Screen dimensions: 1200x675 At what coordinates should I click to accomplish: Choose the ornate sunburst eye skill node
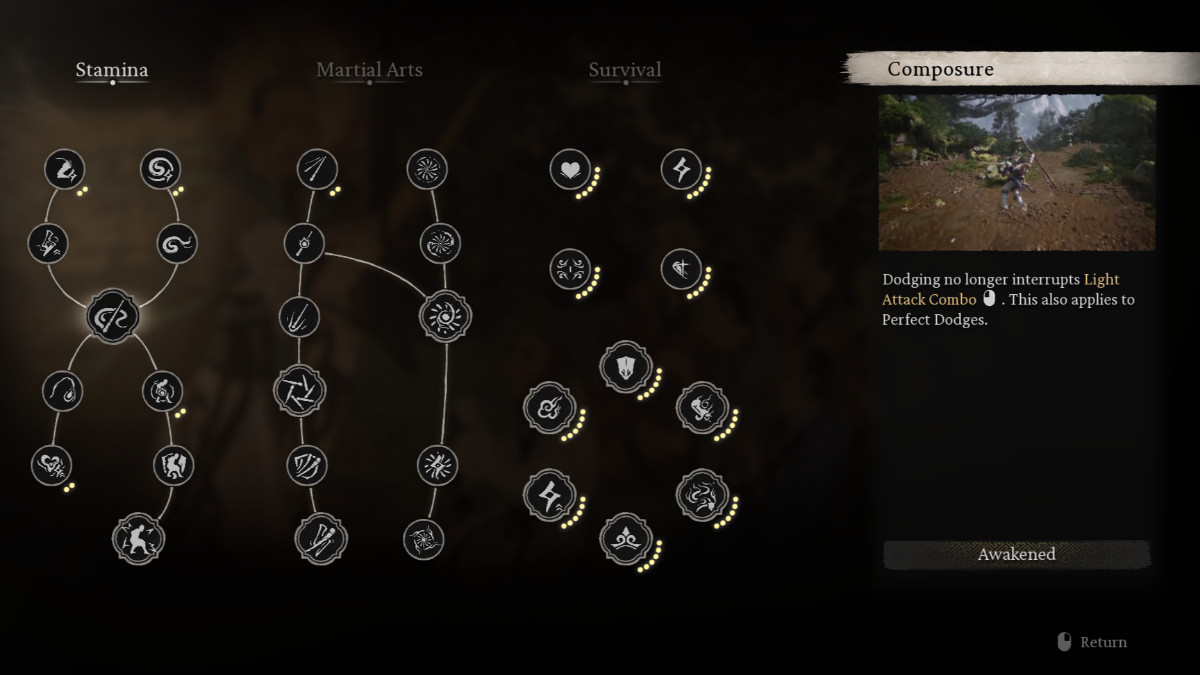point(445,316)
